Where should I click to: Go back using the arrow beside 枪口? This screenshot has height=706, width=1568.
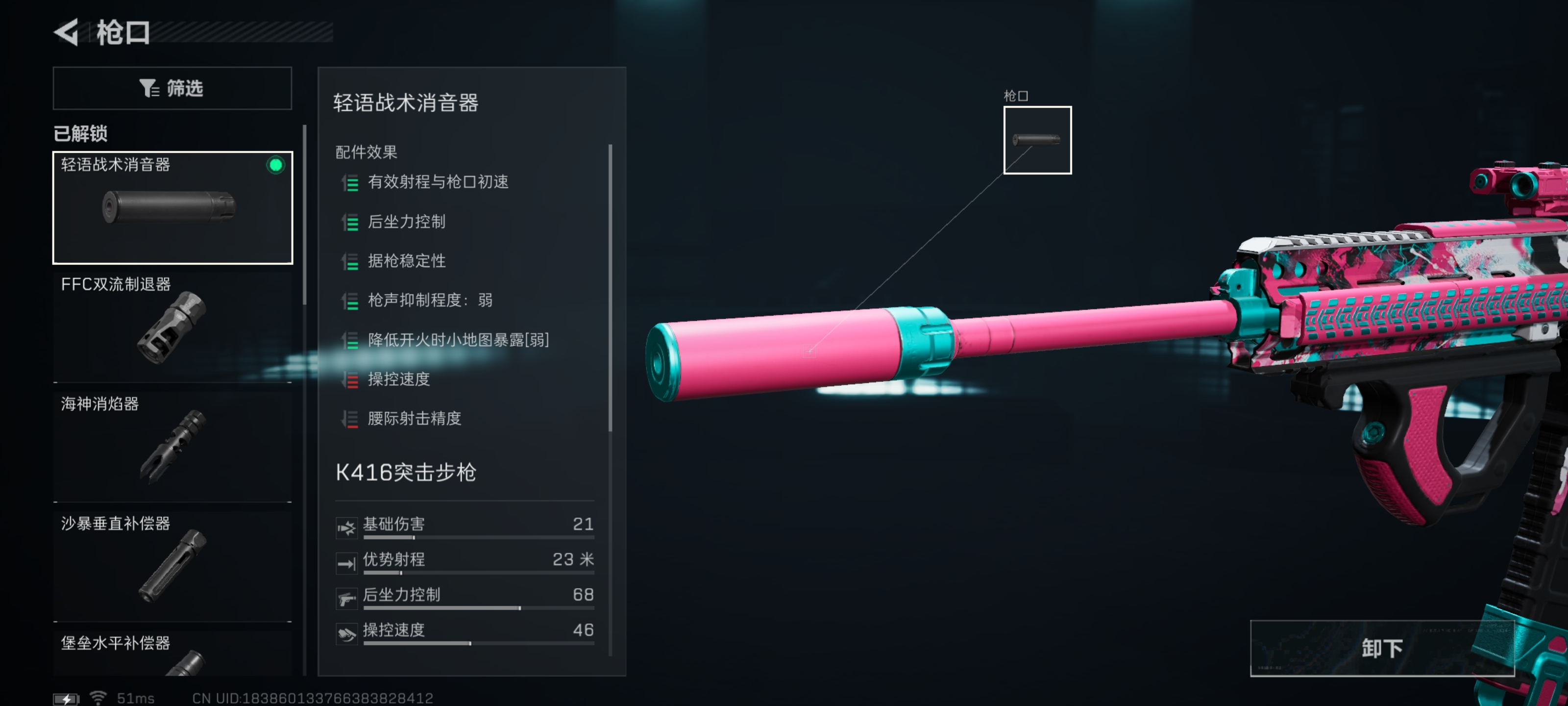[66, 32]
